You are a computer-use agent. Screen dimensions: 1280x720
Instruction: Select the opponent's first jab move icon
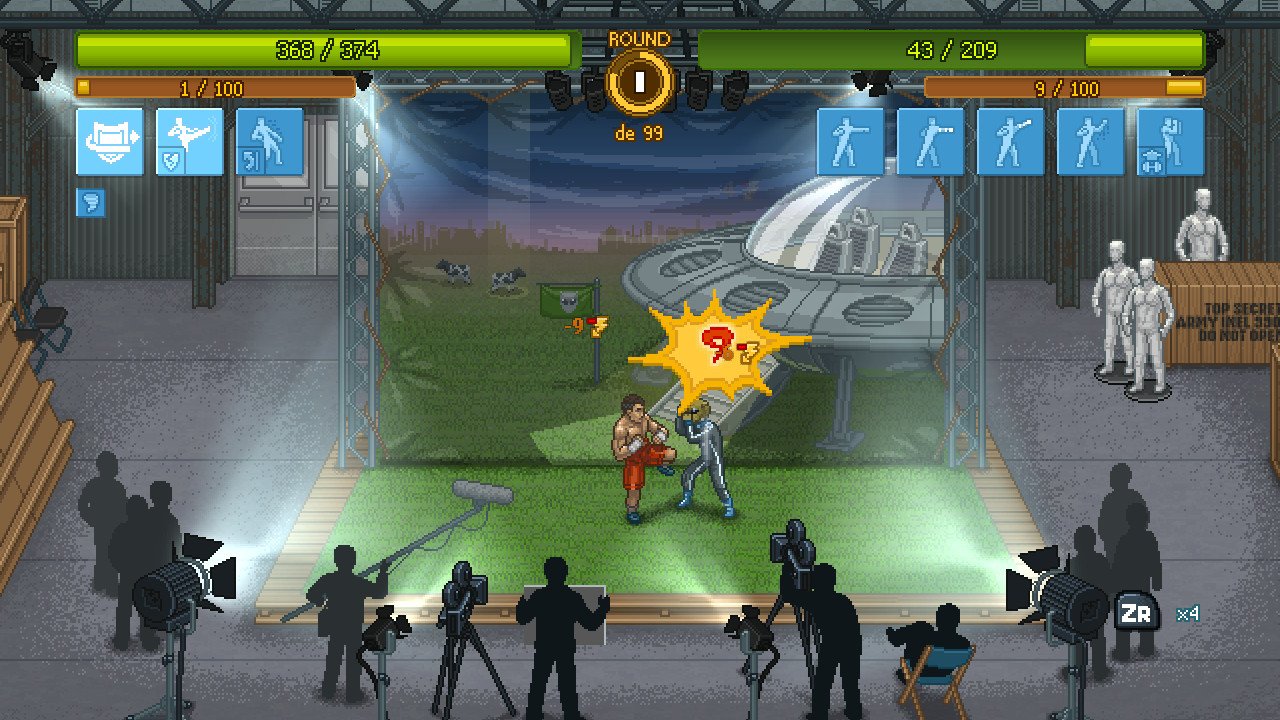851,142
